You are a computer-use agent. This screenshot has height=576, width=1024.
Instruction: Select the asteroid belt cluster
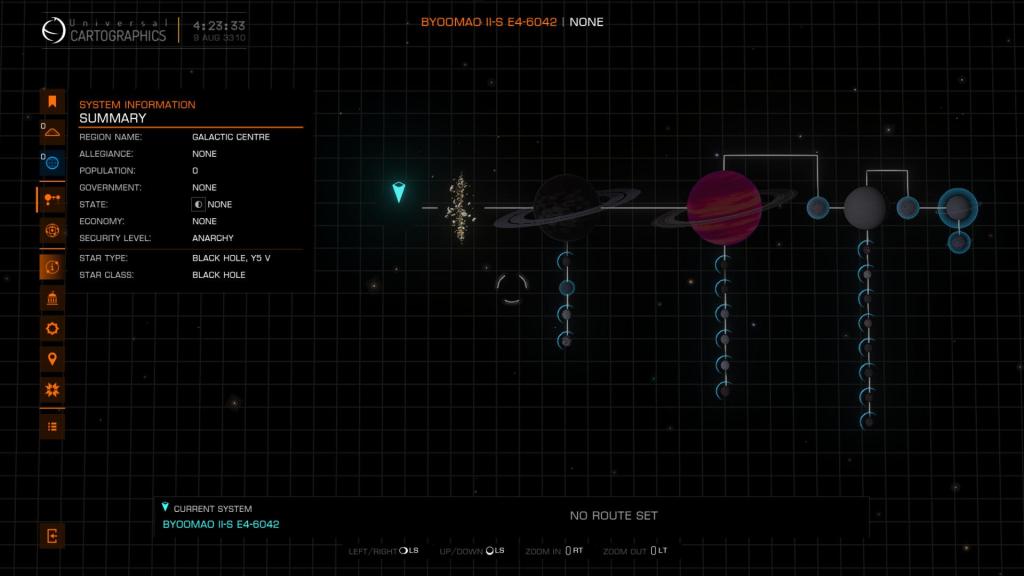(460, 208)
